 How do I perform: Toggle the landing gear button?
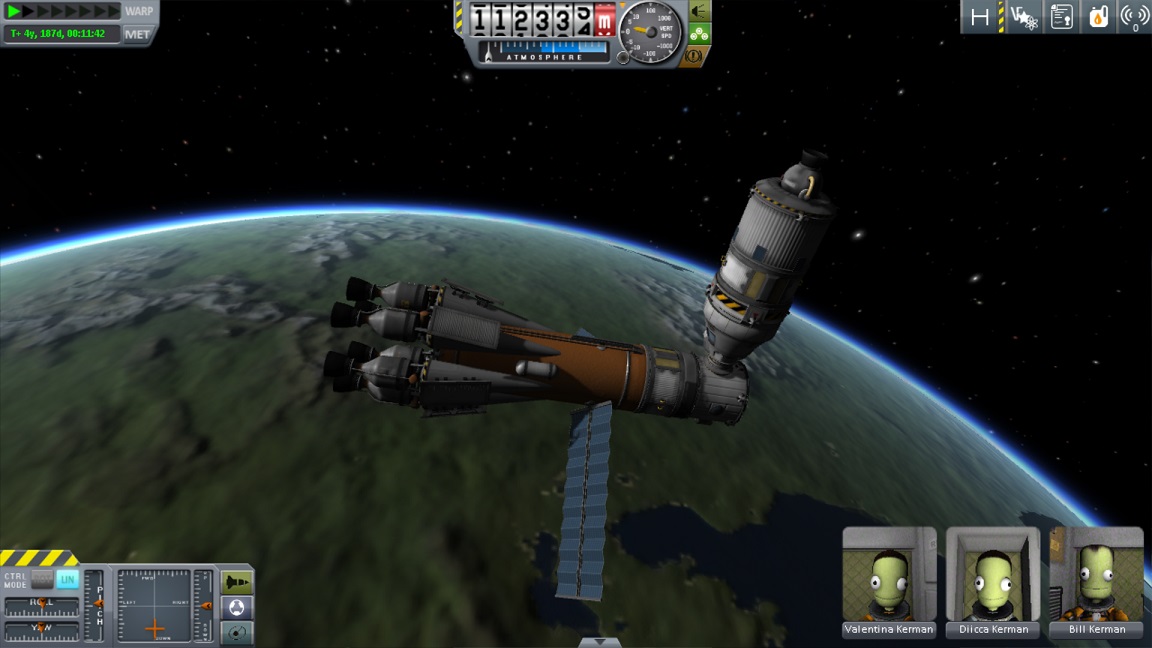[x=699, y=33]
